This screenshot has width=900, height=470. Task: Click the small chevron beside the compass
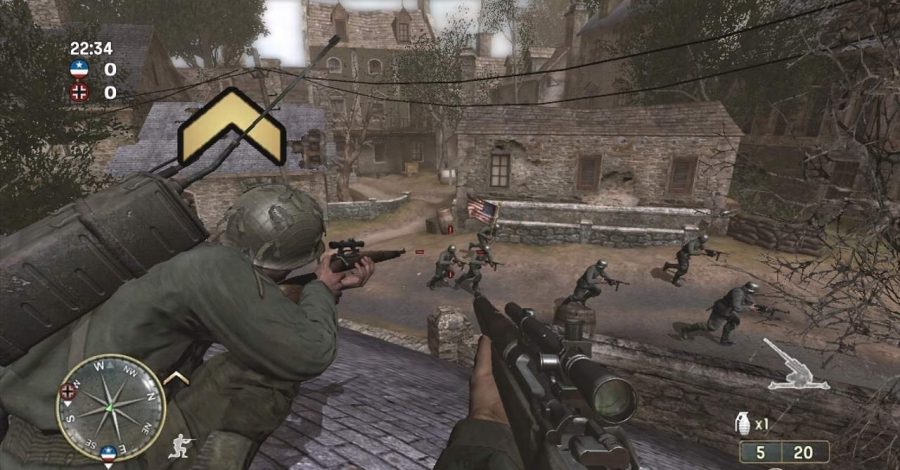click(x=176, y=378)
